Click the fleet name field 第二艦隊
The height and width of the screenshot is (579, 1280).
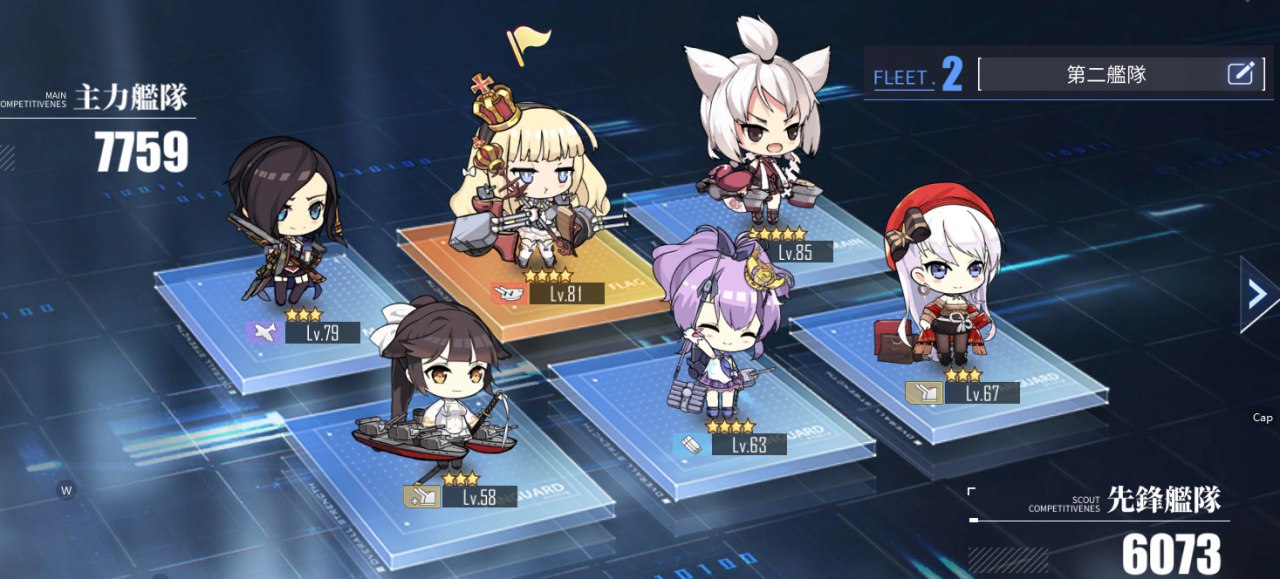click(1105, 74)
